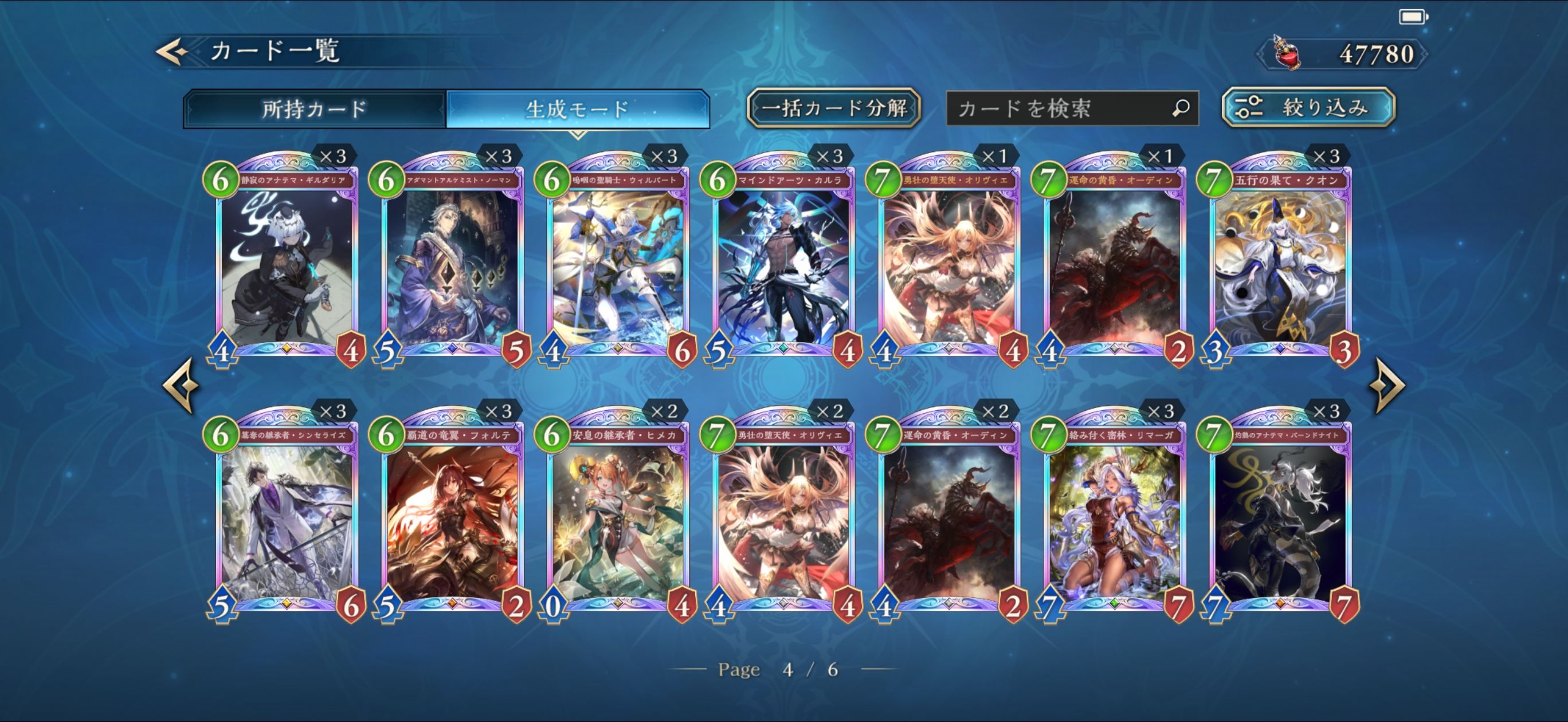Image resolution: width=1568 pixels, height=722 pixels.
Task: Select the 生成モード tab
Action: click(577, 109)
